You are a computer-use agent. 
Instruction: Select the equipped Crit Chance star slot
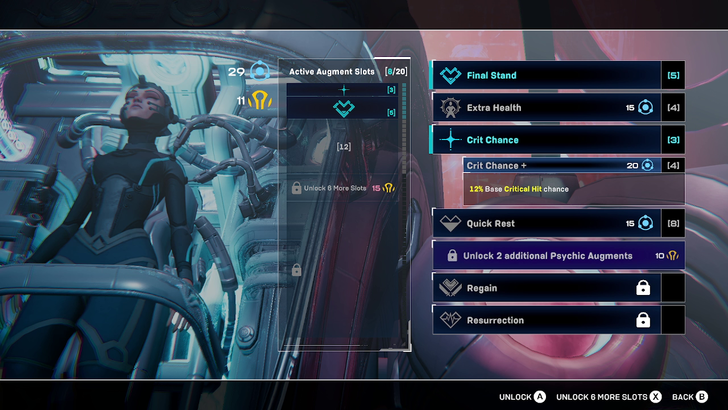(343, 90)
